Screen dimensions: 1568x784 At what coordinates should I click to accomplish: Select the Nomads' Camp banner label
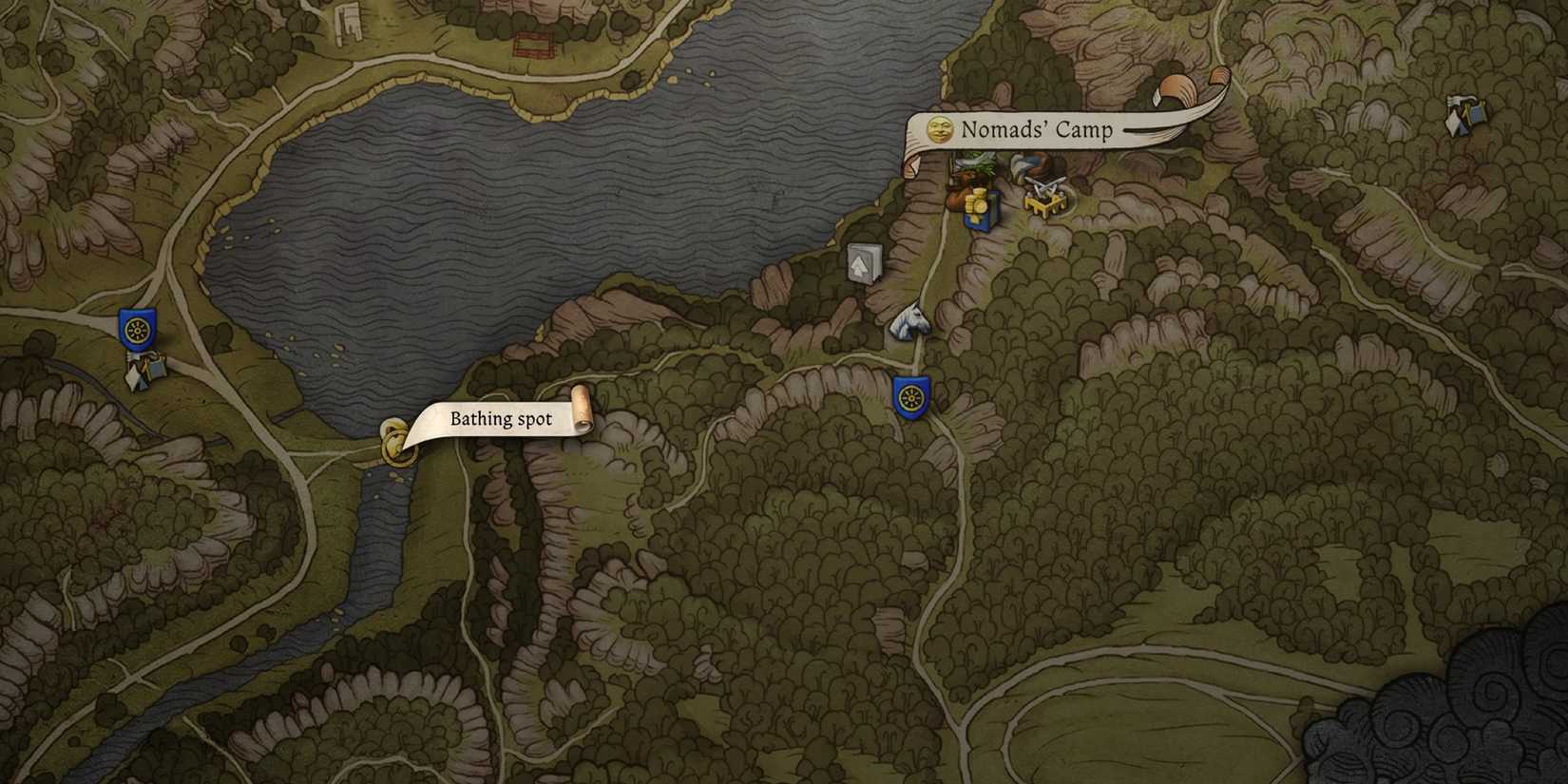pyautogui.click(x=1036, y=129)
